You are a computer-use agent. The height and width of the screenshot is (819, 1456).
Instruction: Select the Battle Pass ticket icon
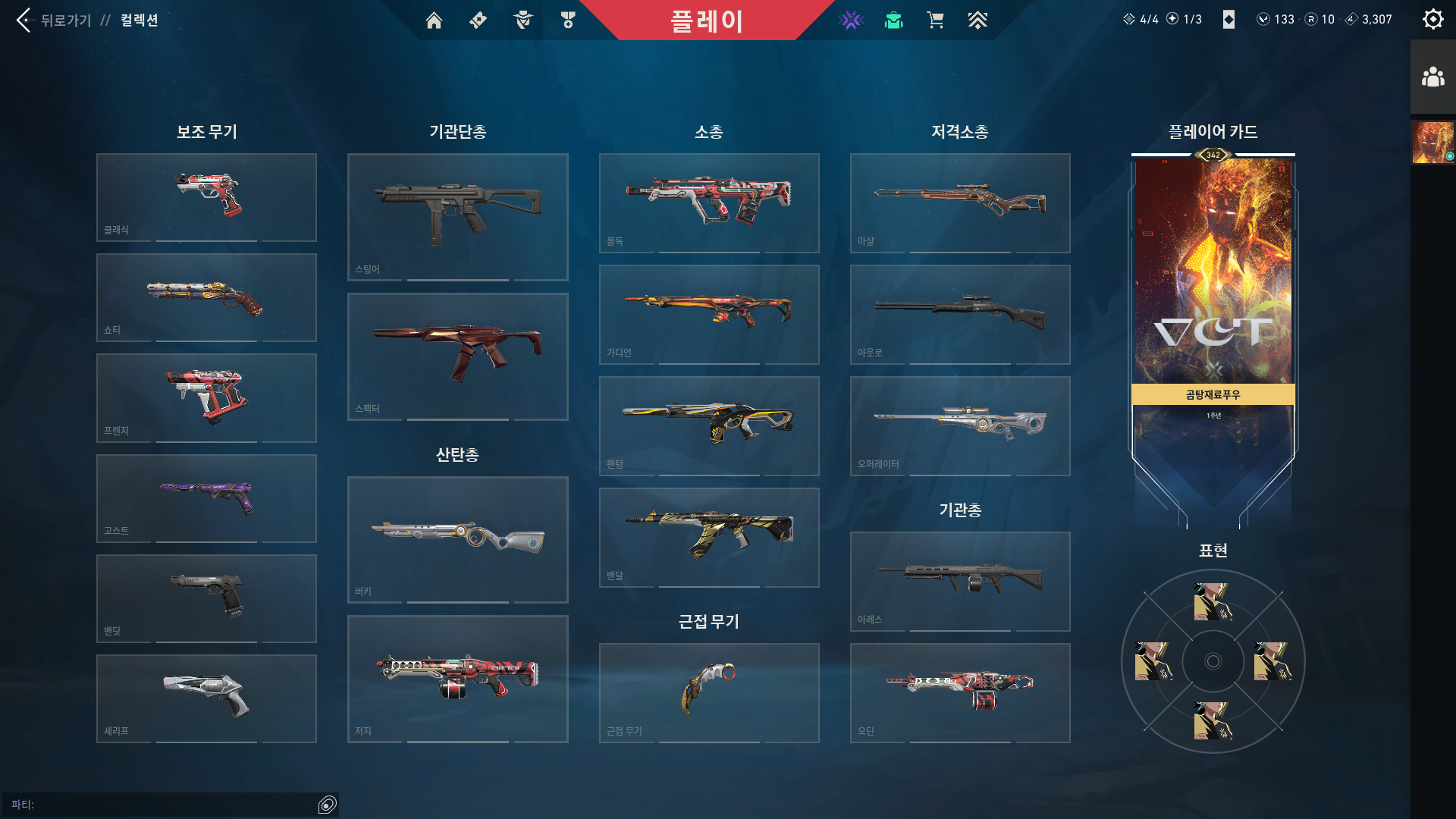point(477,20)
